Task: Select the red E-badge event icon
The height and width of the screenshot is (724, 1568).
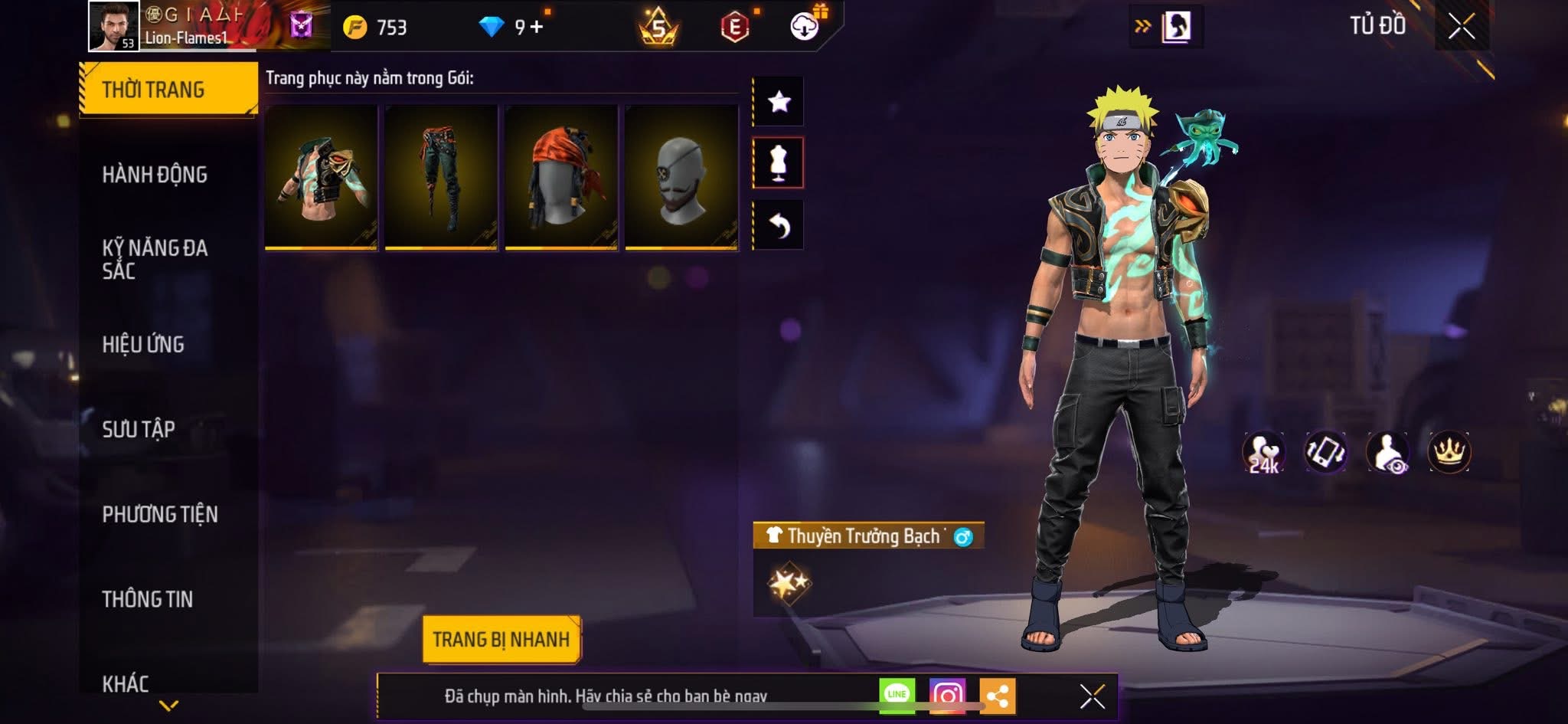Action: coord(735,25)
